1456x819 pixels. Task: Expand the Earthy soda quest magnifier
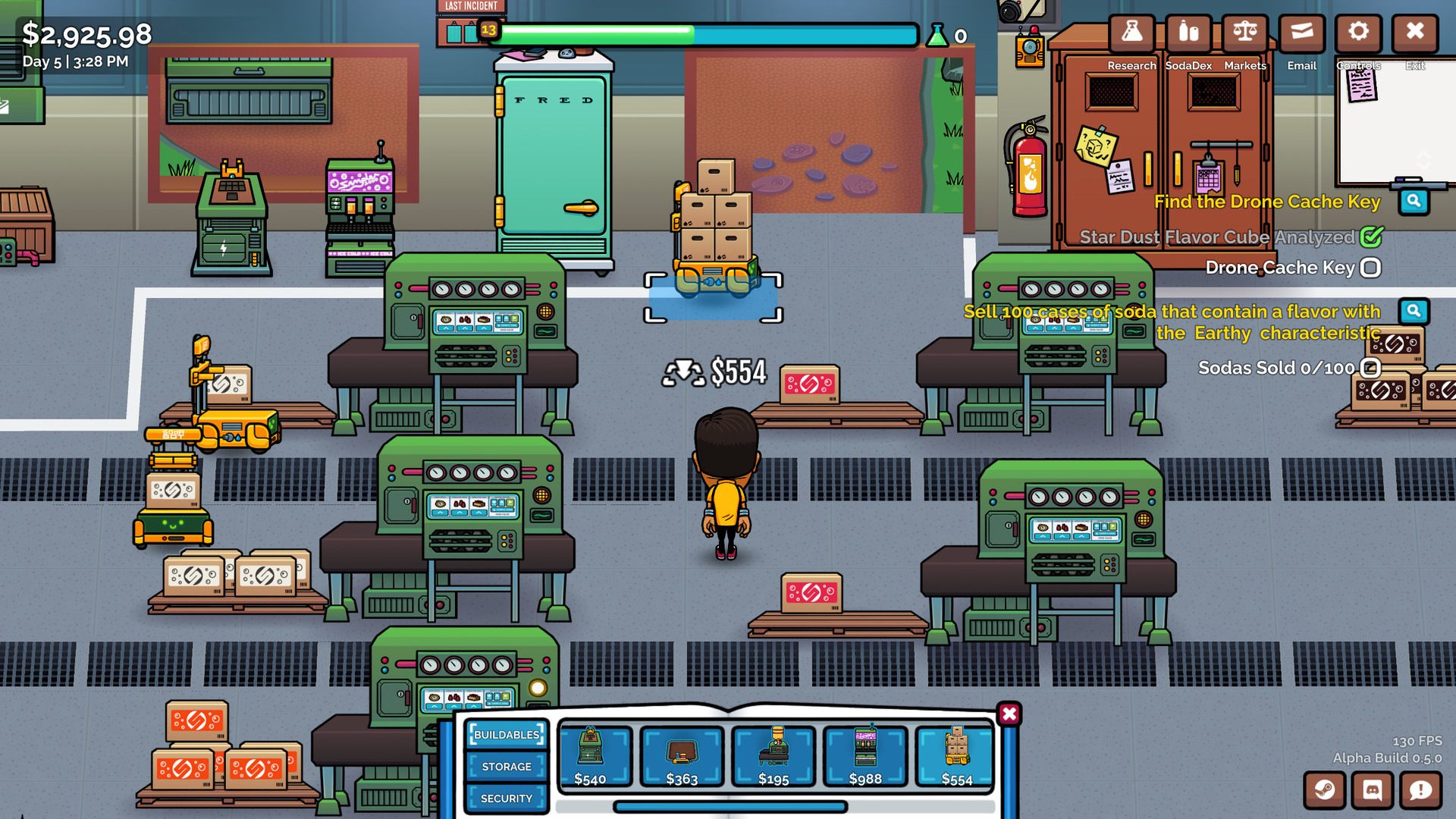1414,310
